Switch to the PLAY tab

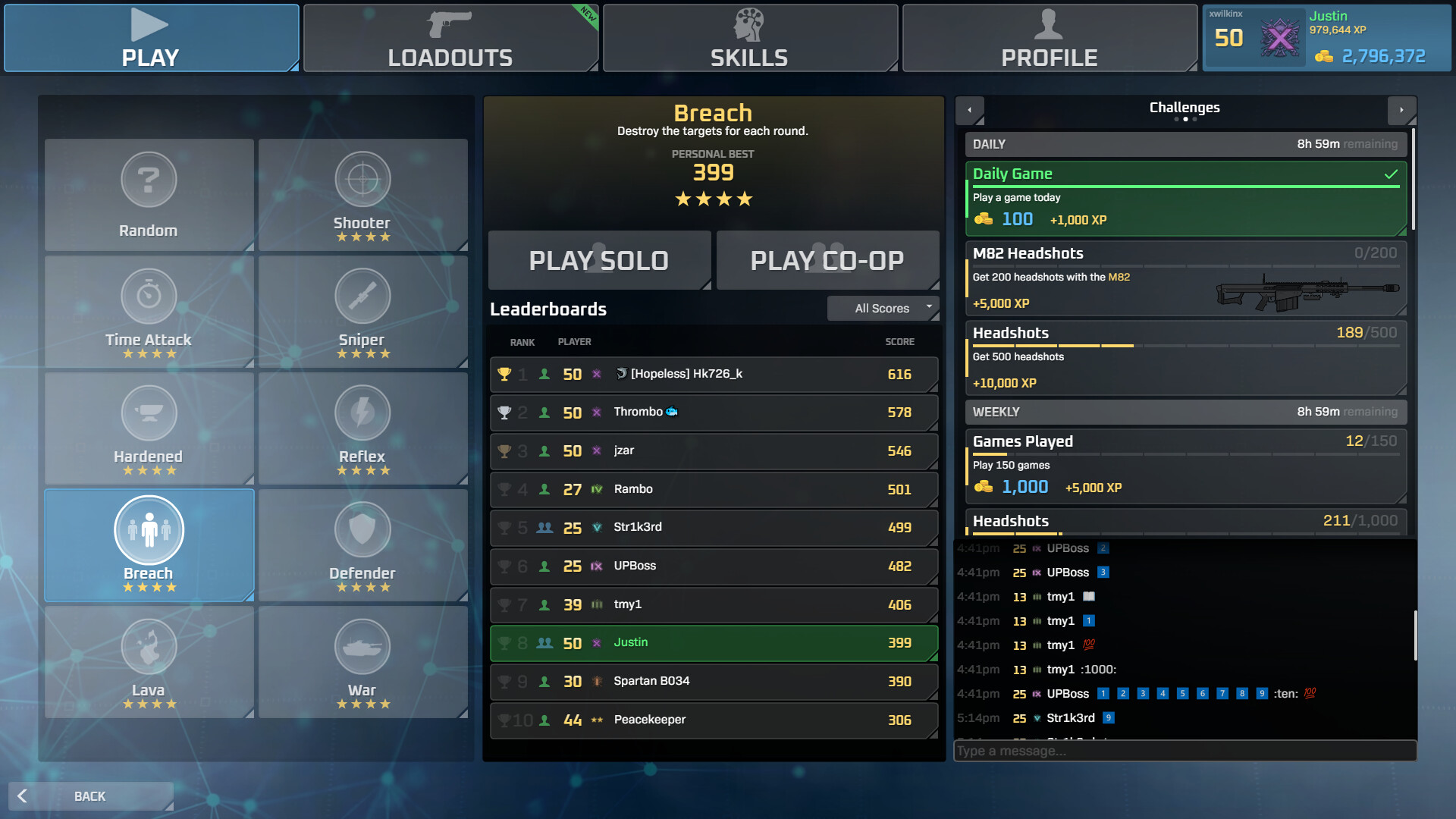point(151,38)
